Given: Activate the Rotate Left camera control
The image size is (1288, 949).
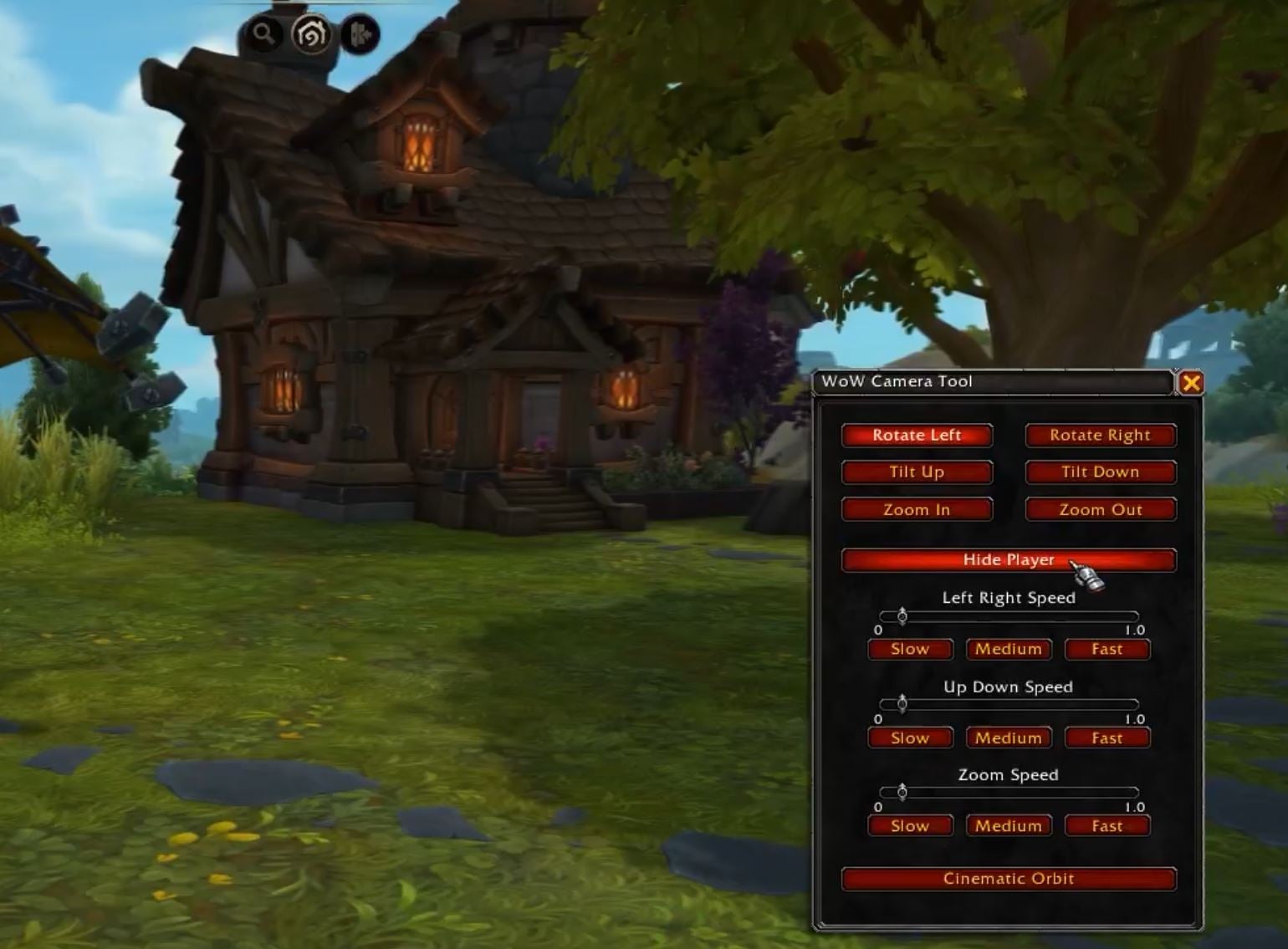Looking at the screenshot, I should tap(917, 435).
